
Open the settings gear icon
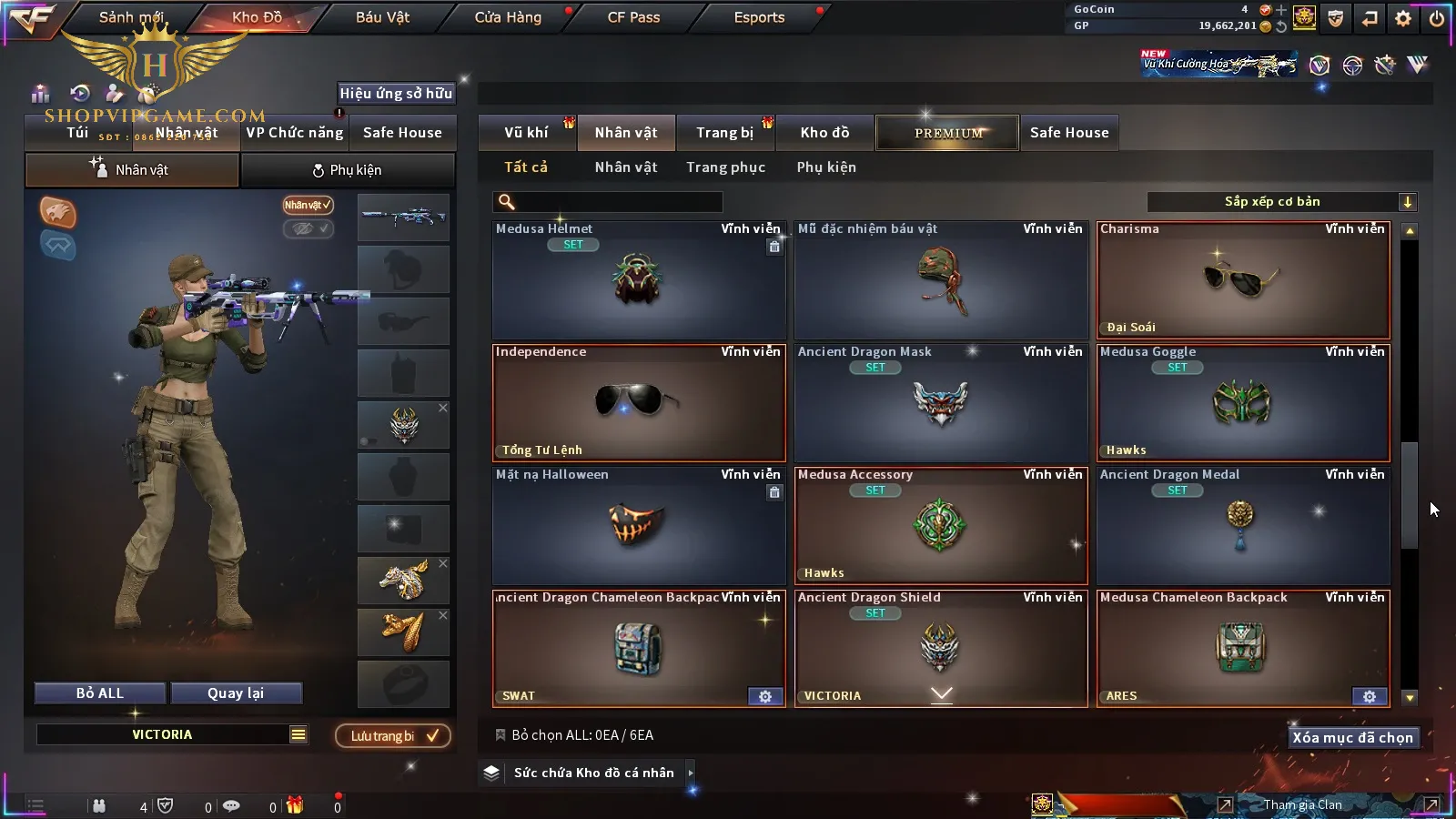(x=1403, y=18)
